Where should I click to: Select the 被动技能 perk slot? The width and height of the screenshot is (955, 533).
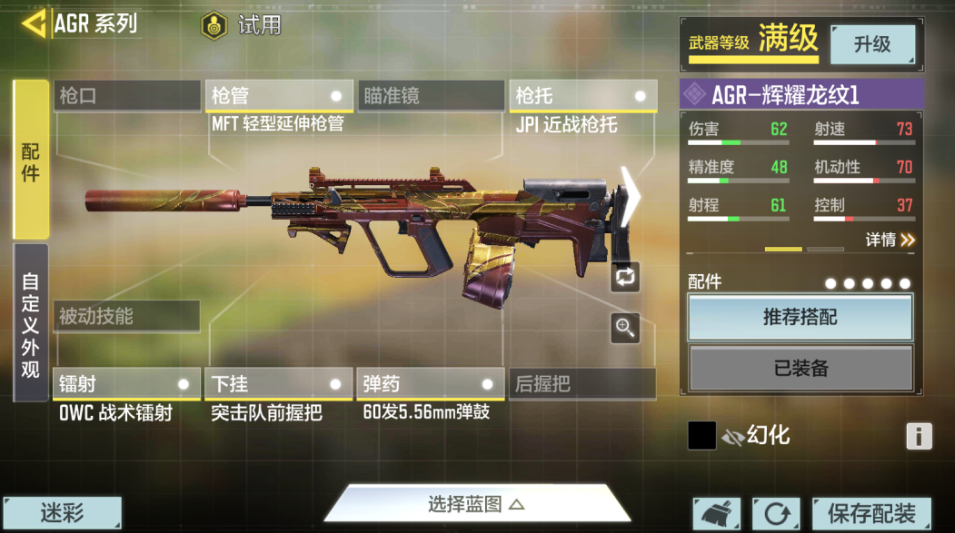(127, 317)
